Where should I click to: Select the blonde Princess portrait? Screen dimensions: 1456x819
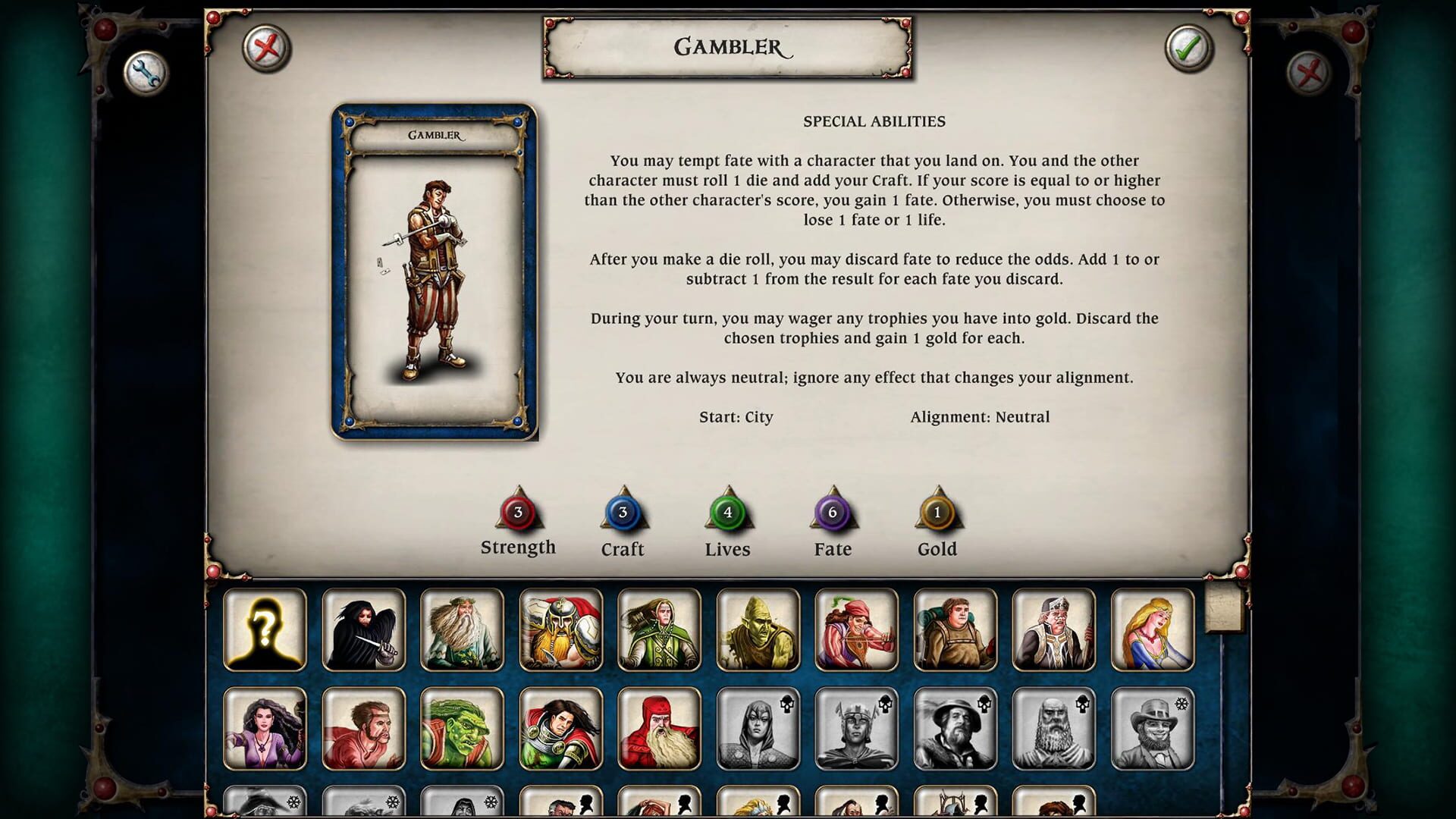[1152, 630]
